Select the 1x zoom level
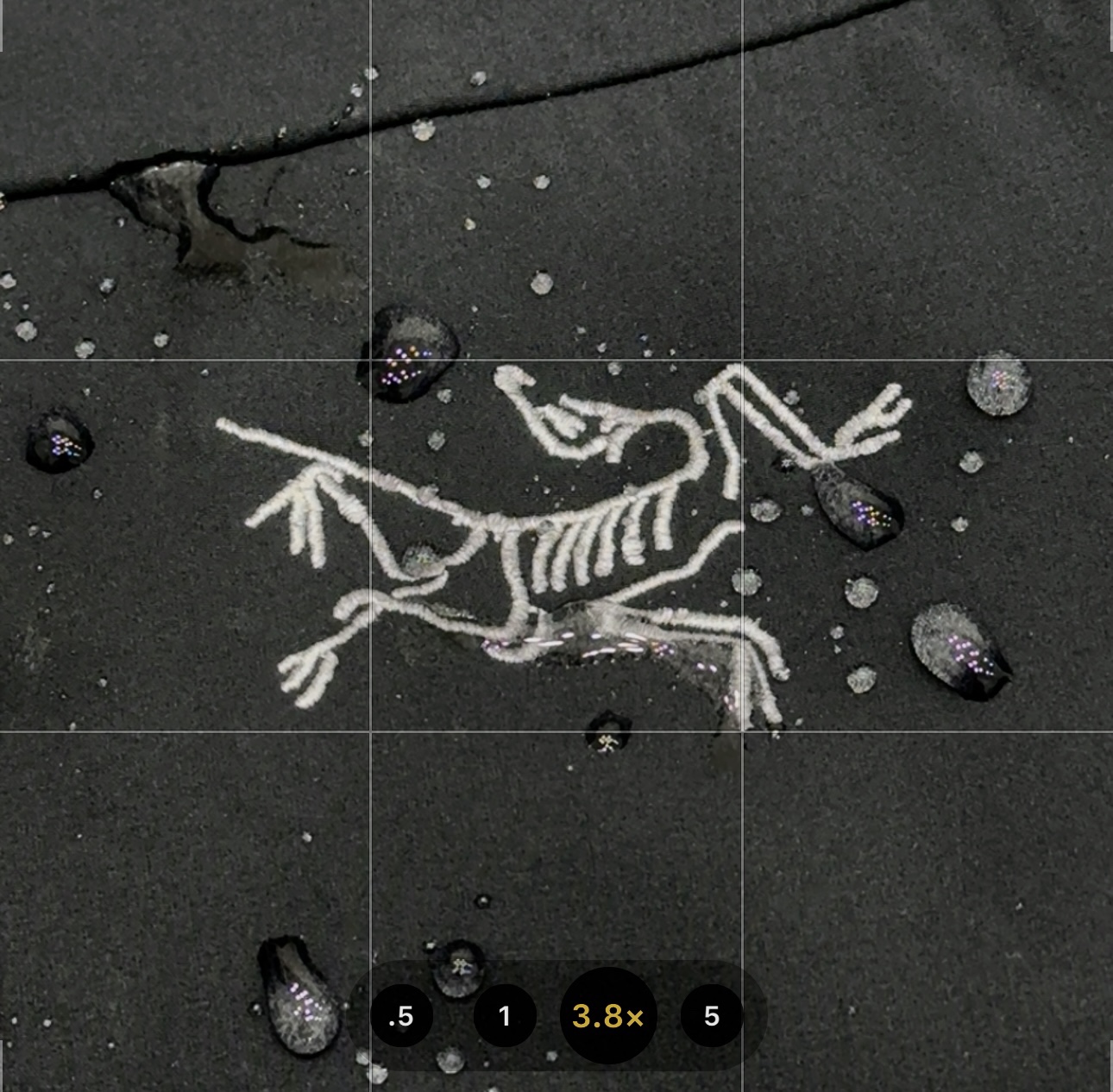1113x1092 pixels. [x=505, y=1016]
